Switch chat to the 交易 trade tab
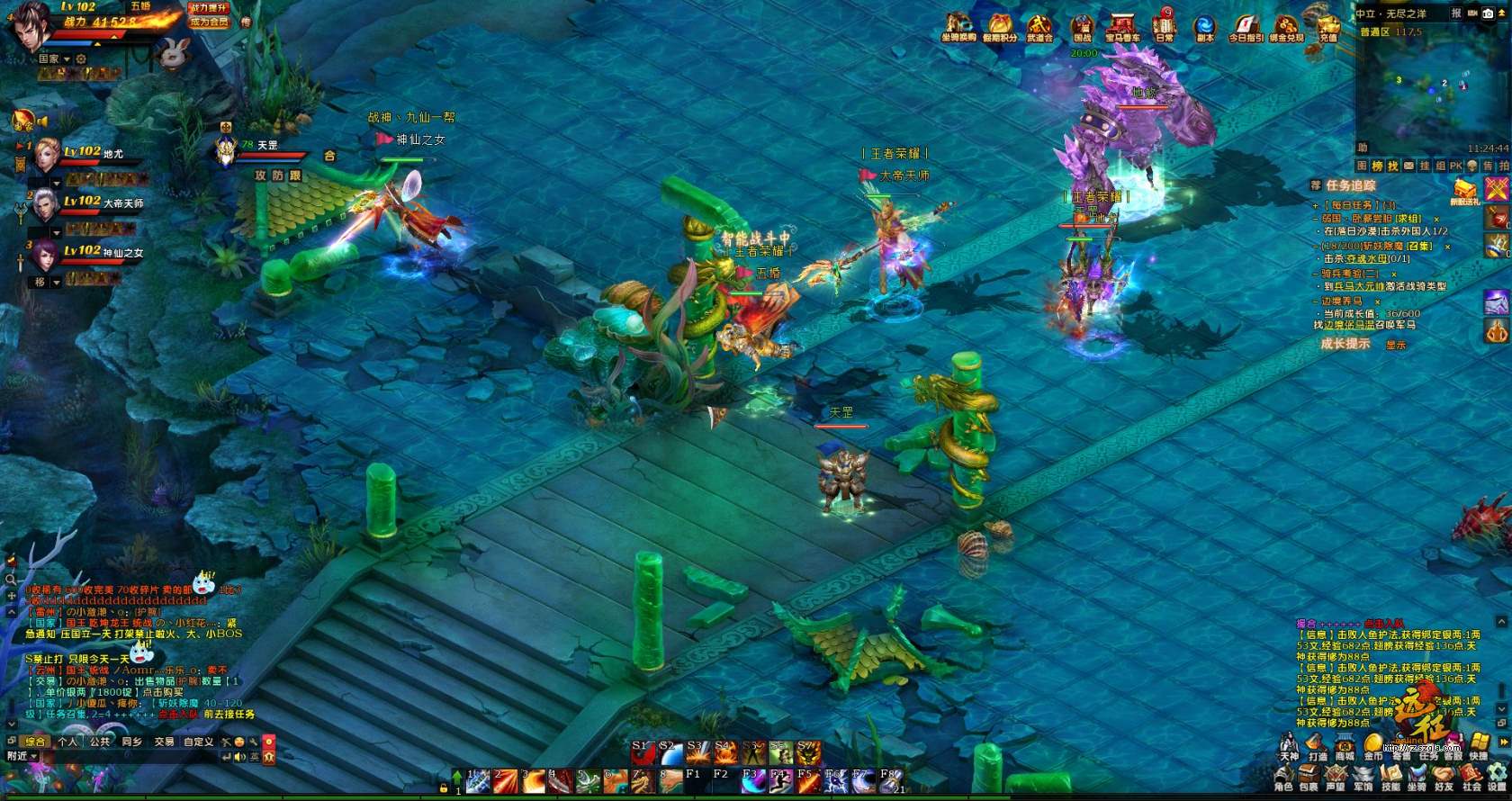The image size is (1512, 801). click(164, 742)
